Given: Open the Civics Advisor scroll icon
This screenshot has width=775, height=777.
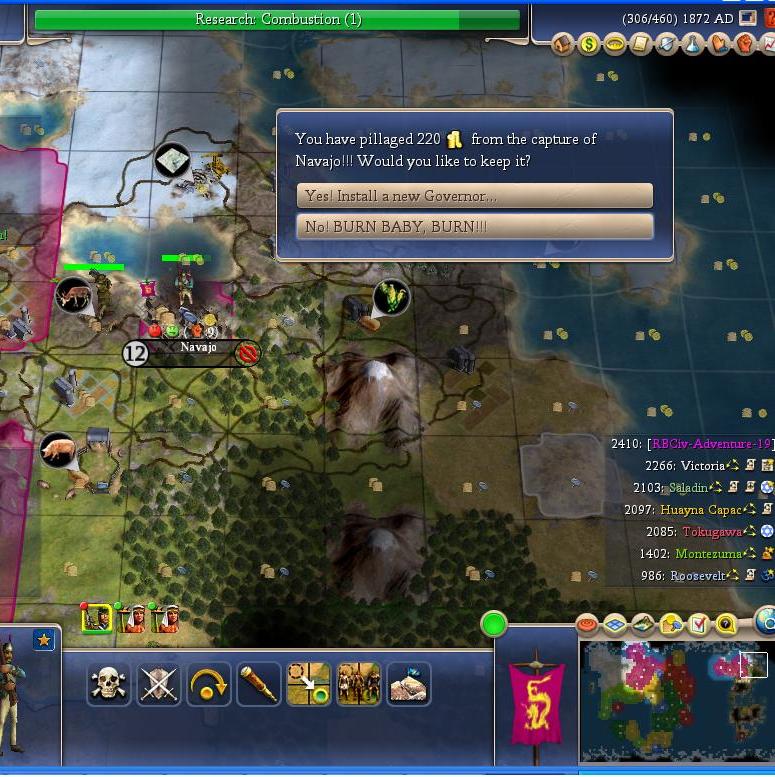Looking at the screenshot, I should coord(641,45).
